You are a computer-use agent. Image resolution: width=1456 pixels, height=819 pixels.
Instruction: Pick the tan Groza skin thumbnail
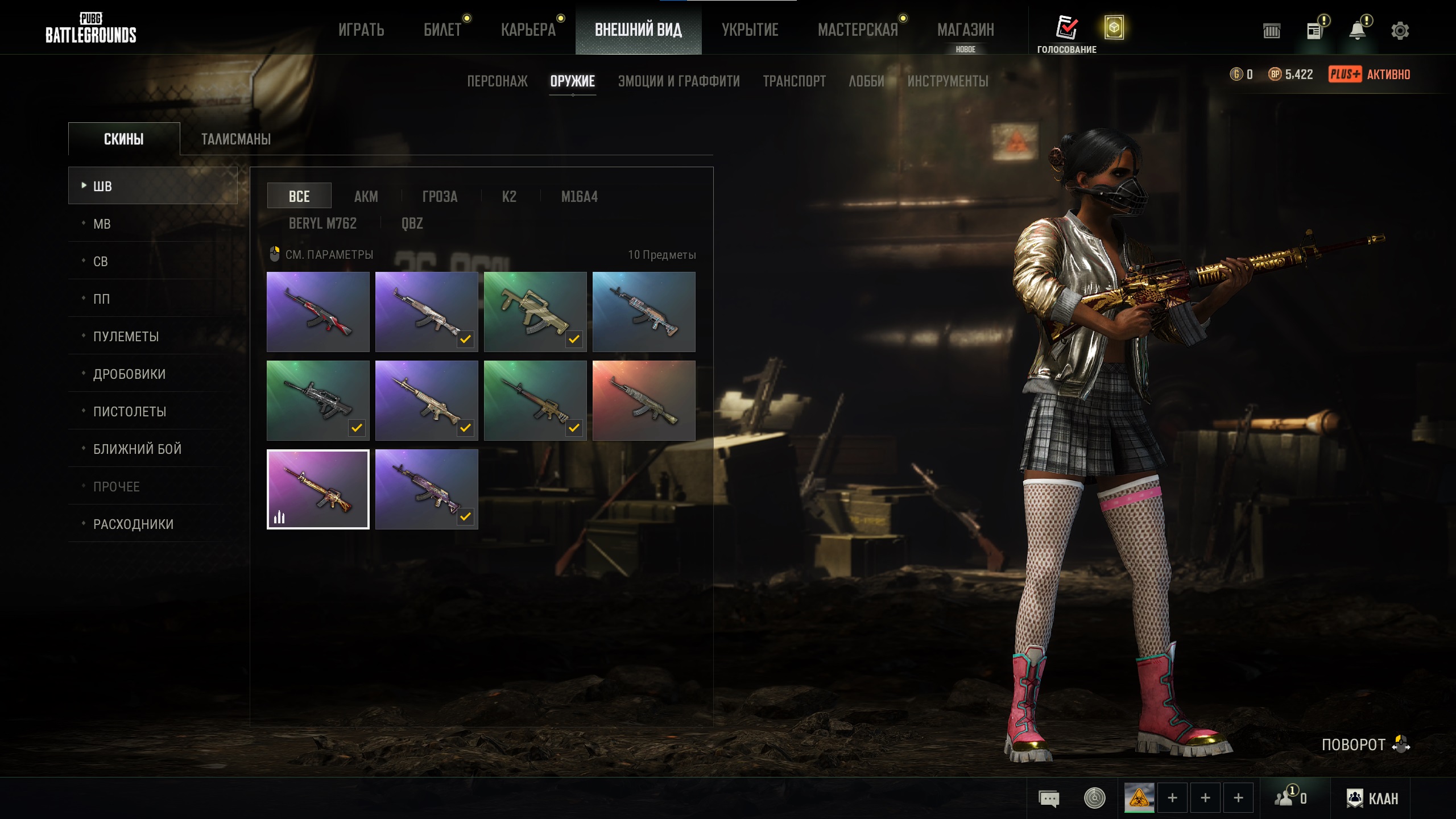[x=535, y=312]
